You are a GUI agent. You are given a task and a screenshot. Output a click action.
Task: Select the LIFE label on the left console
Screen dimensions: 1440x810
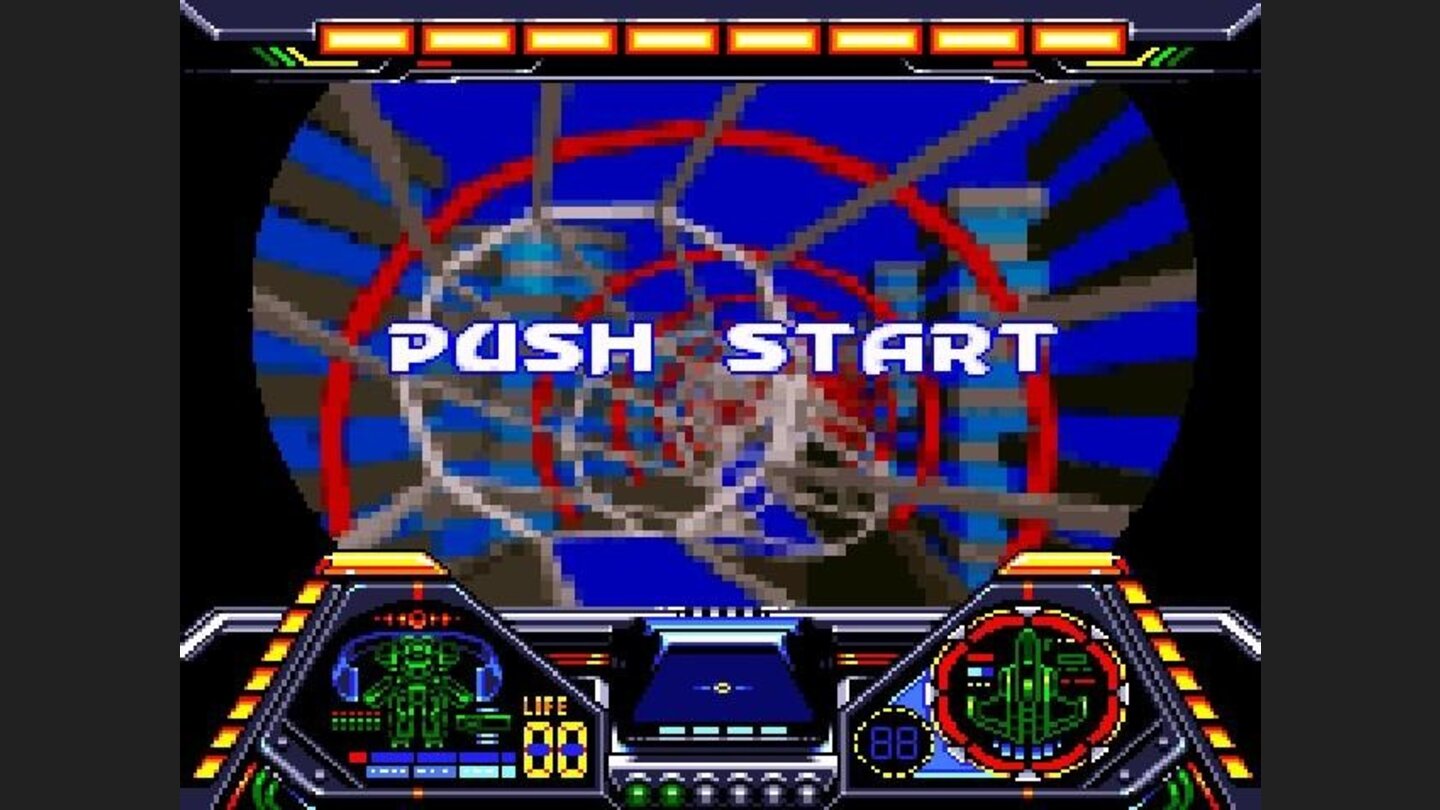[x=544, y=705]
